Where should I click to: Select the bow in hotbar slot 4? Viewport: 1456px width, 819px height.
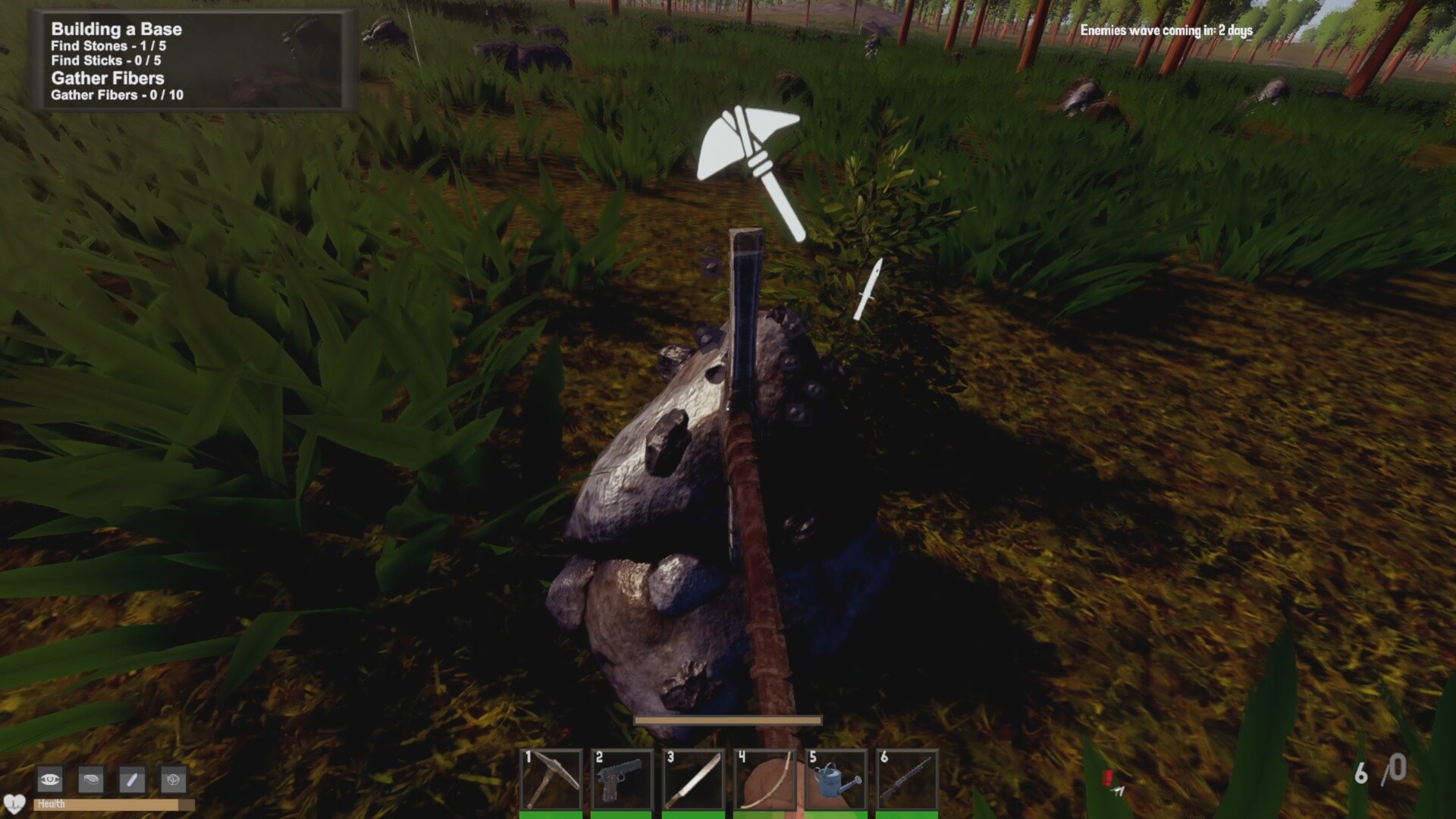(x=765, y=780)
